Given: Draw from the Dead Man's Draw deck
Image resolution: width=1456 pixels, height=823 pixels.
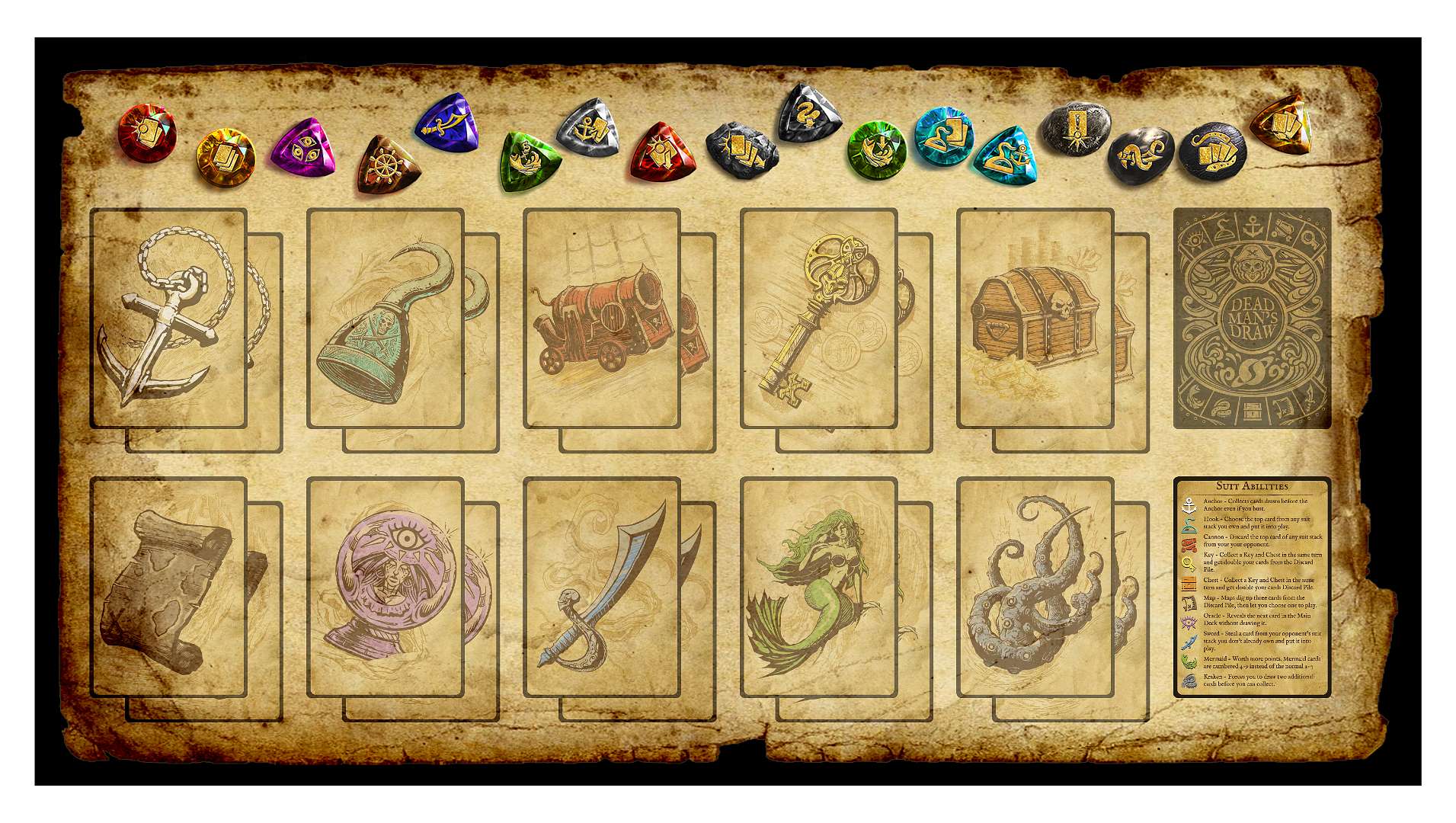Looking at the screenshot, I should coord(1252,318).
